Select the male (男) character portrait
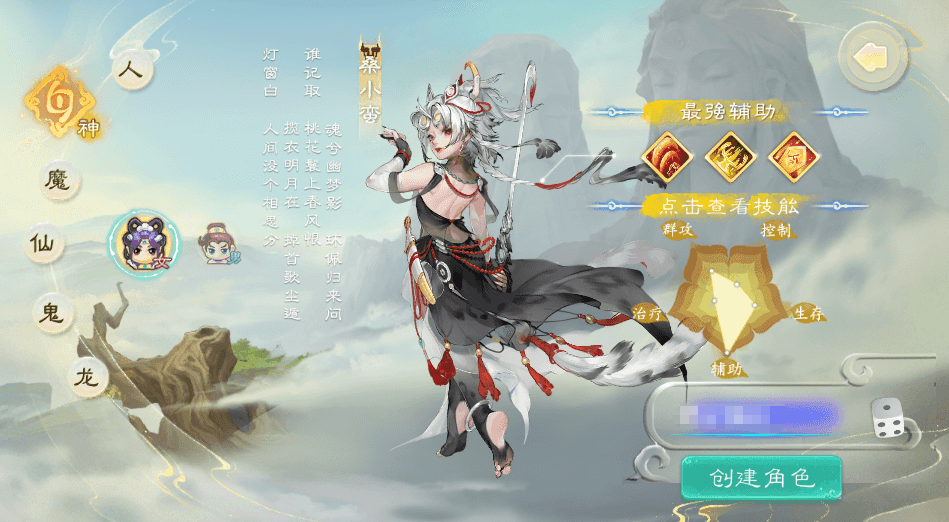949x522 pixels. coord(217,243)
